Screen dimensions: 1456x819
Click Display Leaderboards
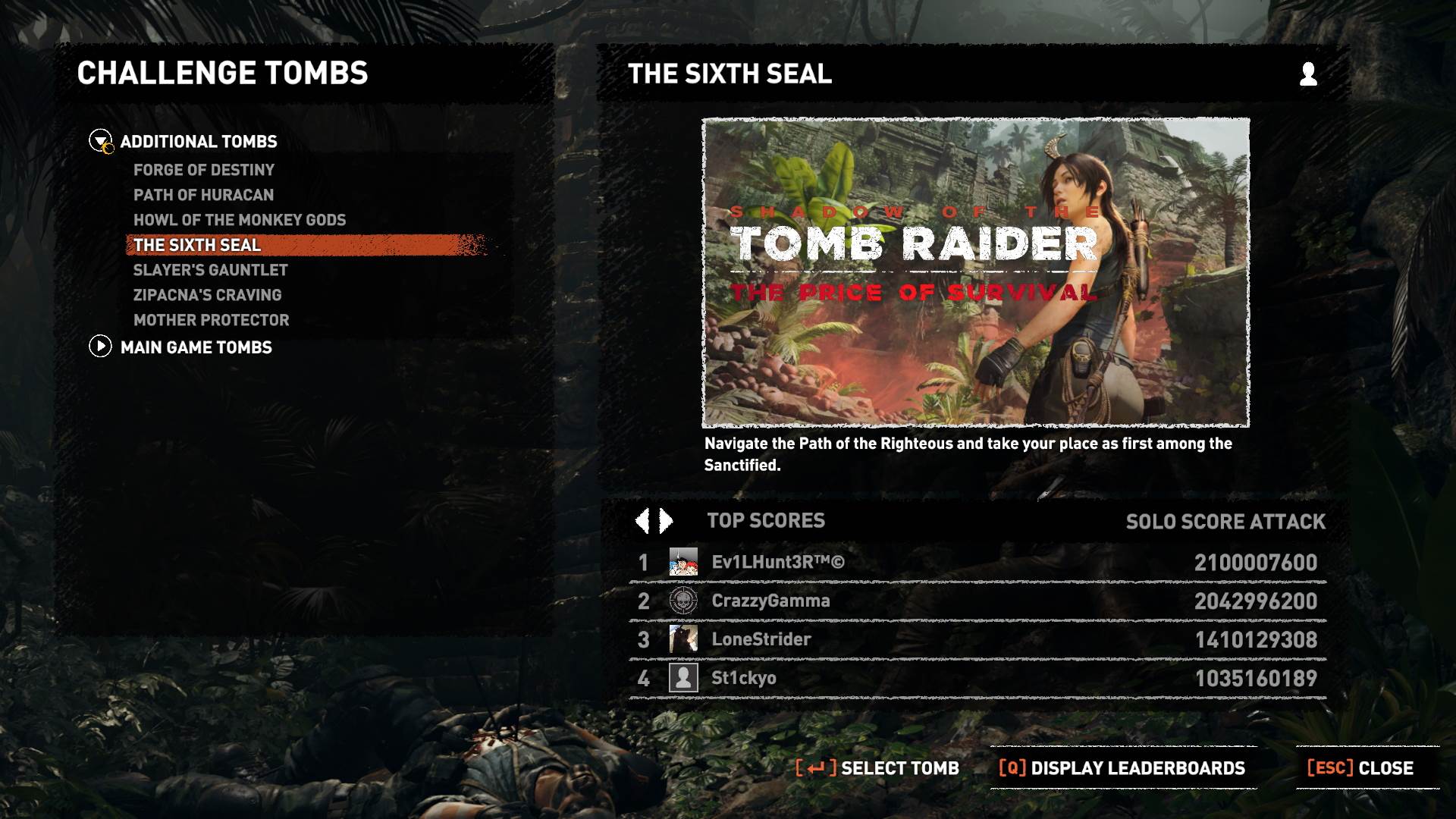point(1109,767)
